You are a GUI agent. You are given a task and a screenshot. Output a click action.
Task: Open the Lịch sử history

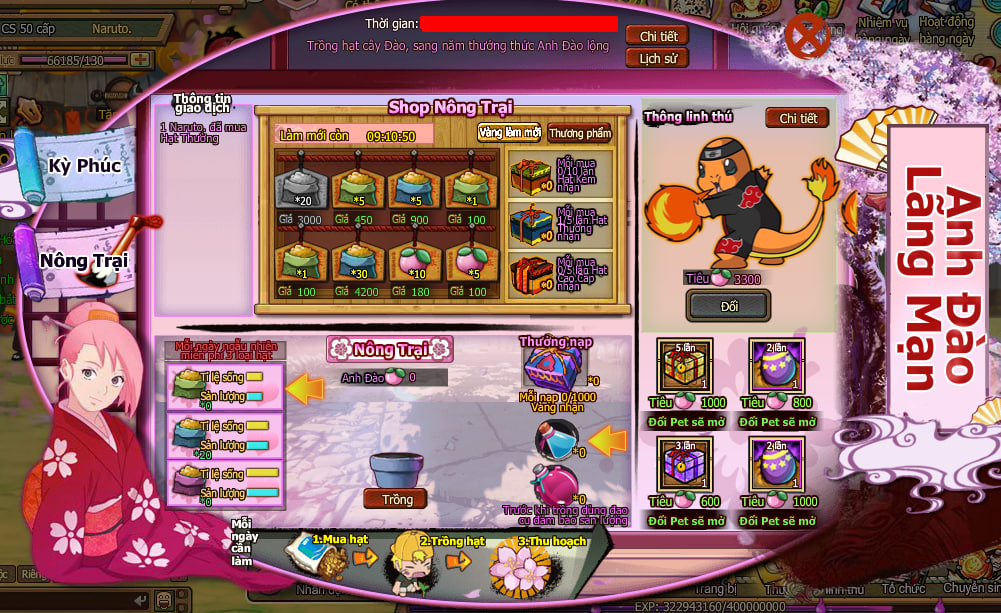[x=658, y=58]
